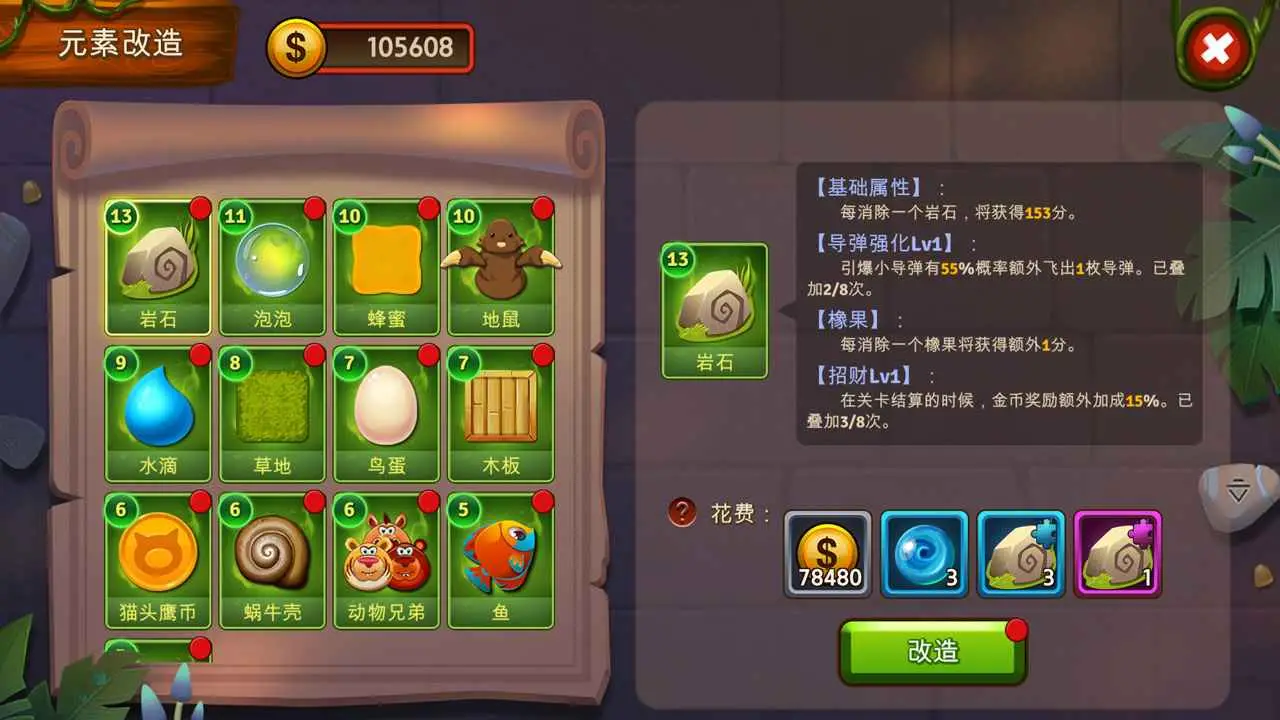Select the purple rock material showing 1
The width and height of the screenshot is (1280, 720).
[x=1117, y=551]
